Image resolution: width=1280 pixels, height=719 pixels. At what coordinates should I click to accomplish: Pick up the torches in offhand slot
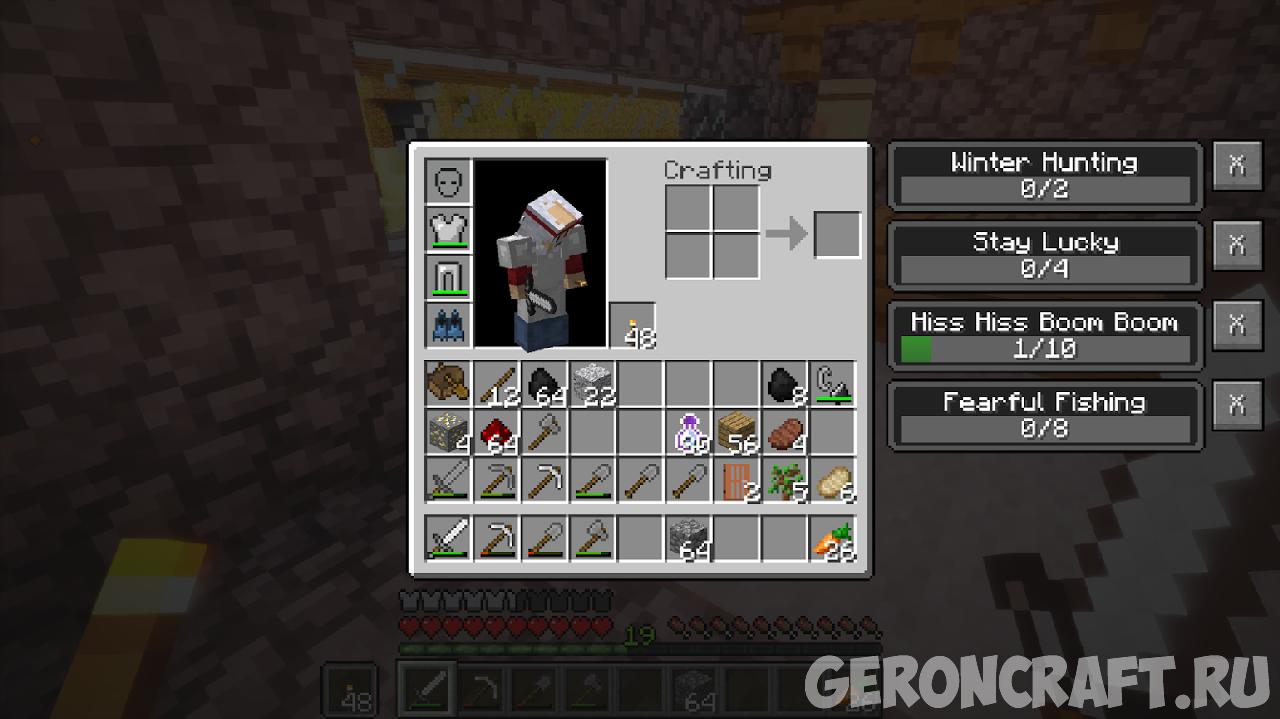pos(633,326)
